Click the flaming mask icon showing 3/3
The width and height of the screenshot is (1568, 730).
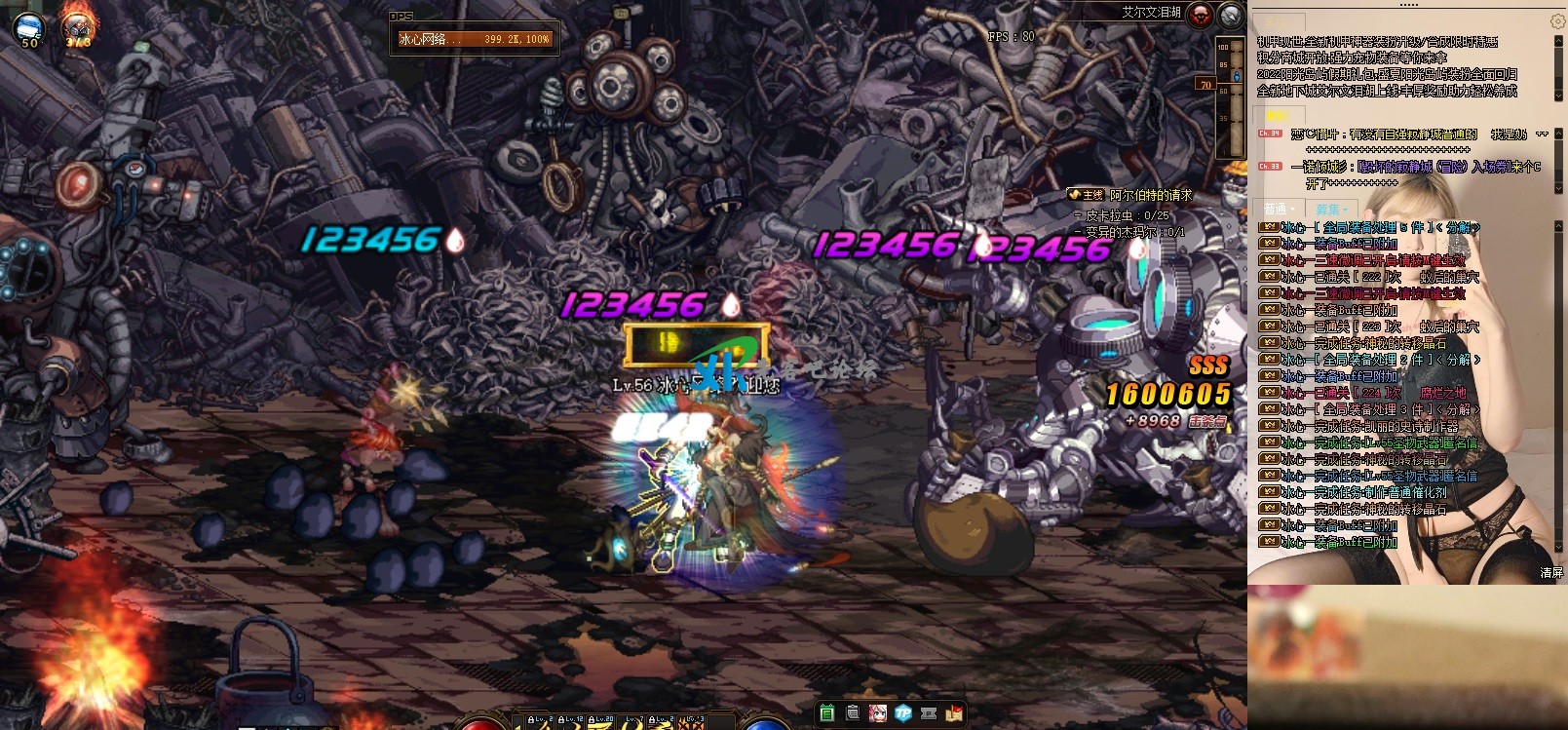(78, 28)
